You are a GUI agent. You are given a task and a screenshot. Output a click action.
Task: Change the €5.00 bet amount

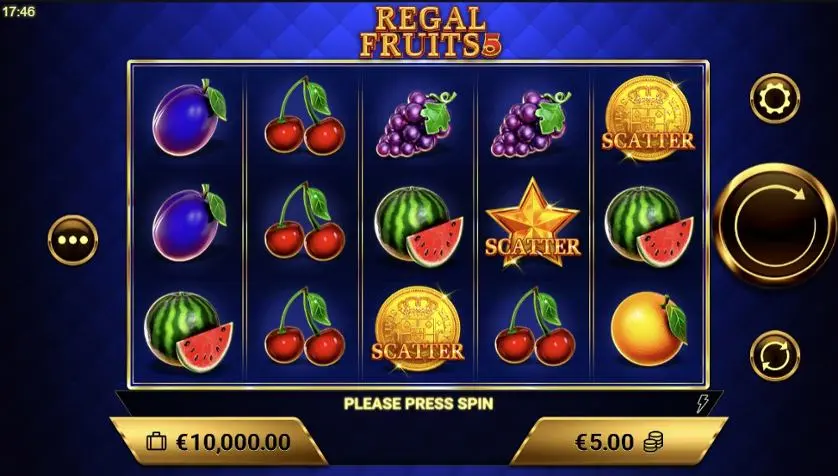tap(619, 442)
